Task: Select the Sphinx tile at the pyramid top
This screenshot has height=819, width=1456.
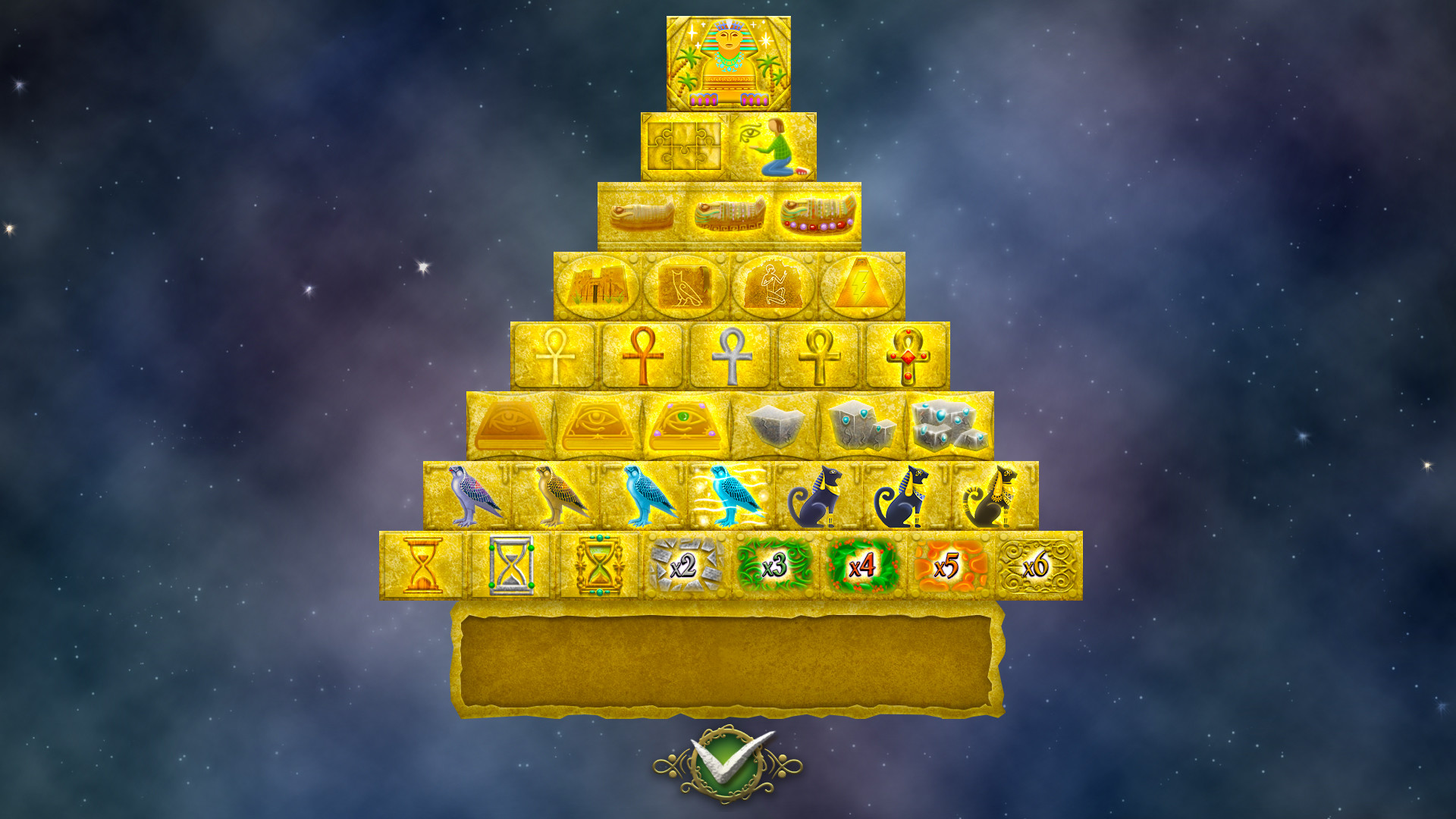Action: (730, 61)
